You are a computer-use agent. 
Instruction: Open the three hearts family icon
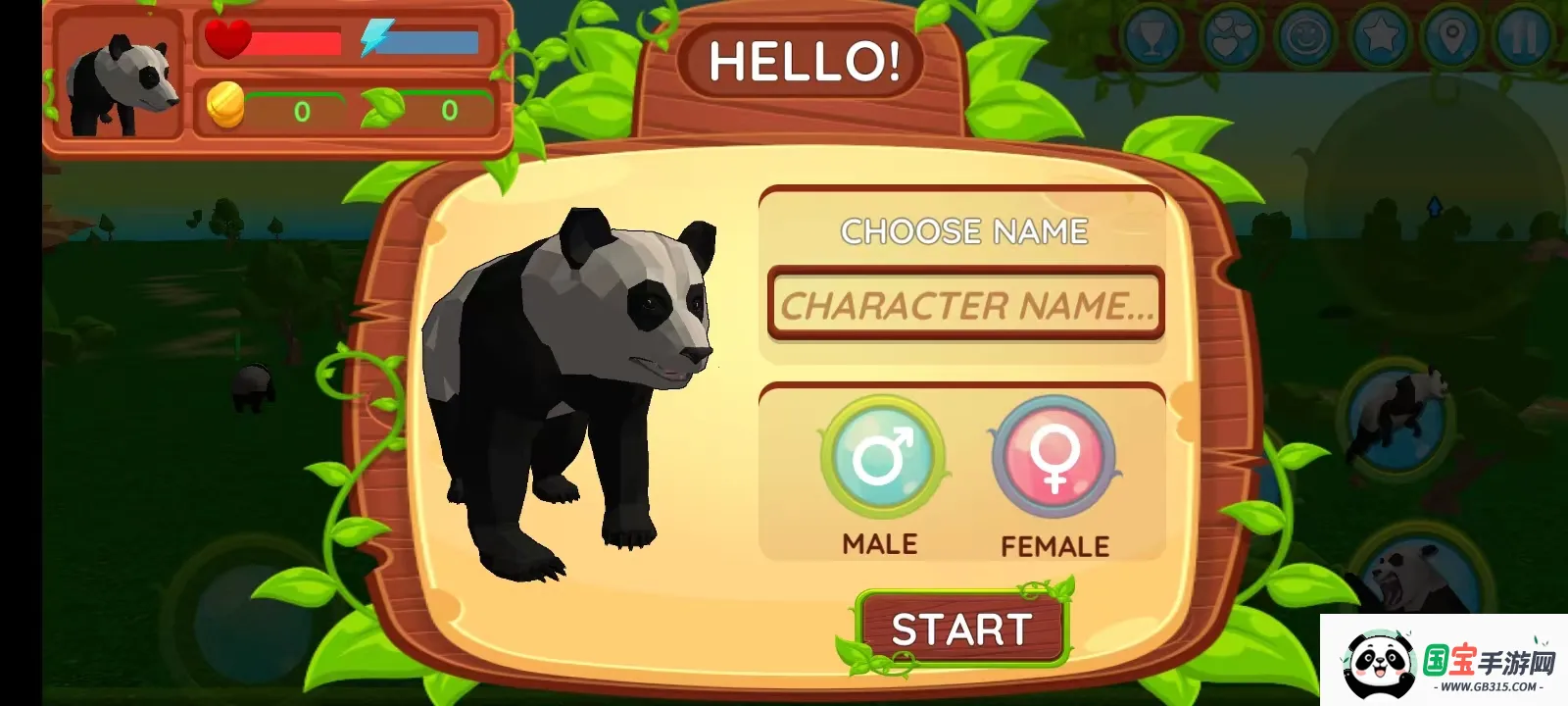point(1231,37)
